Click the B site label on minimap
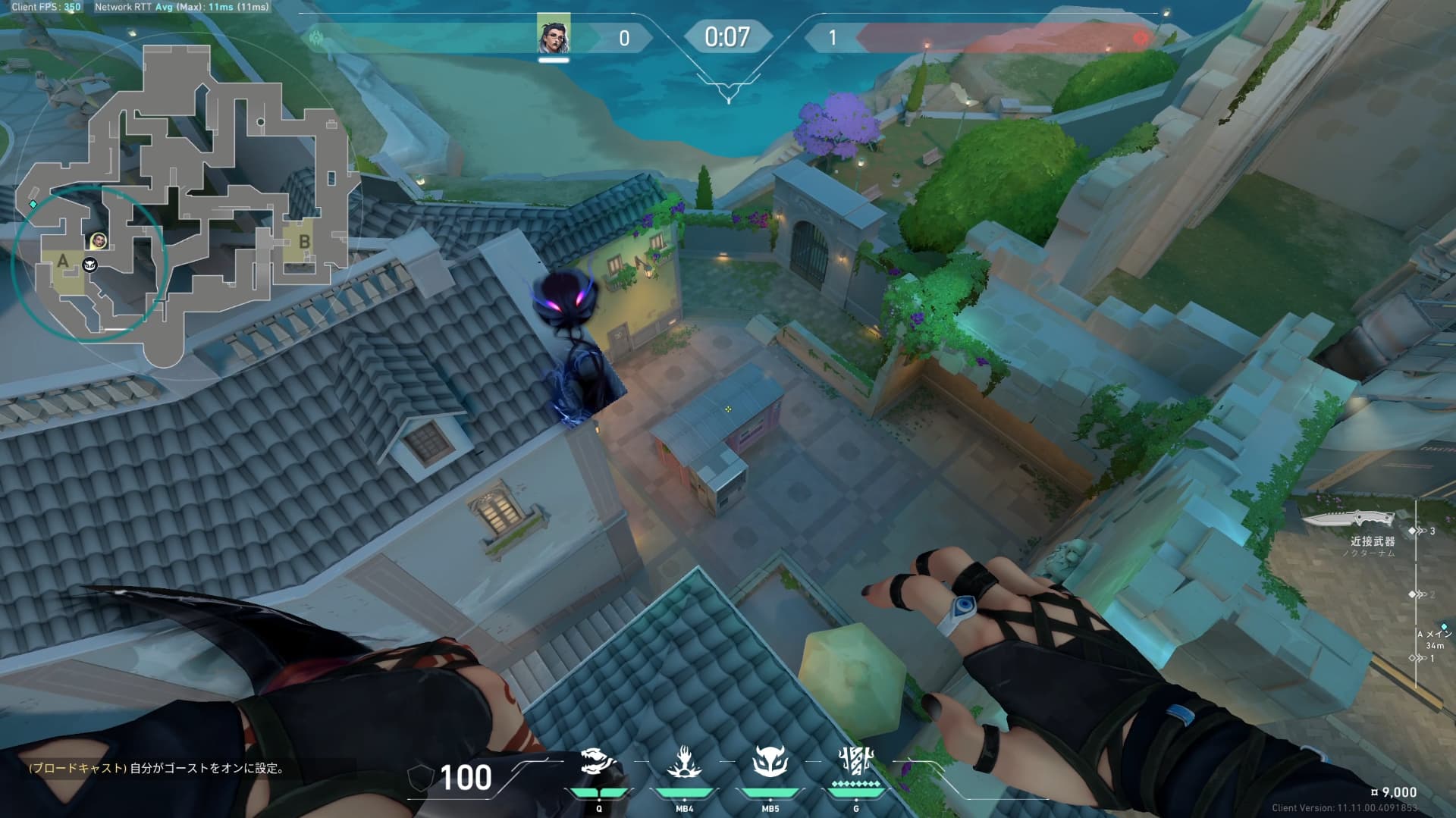Image resolution: width=1456 pixels, height=818 pixels. [304, 242]
